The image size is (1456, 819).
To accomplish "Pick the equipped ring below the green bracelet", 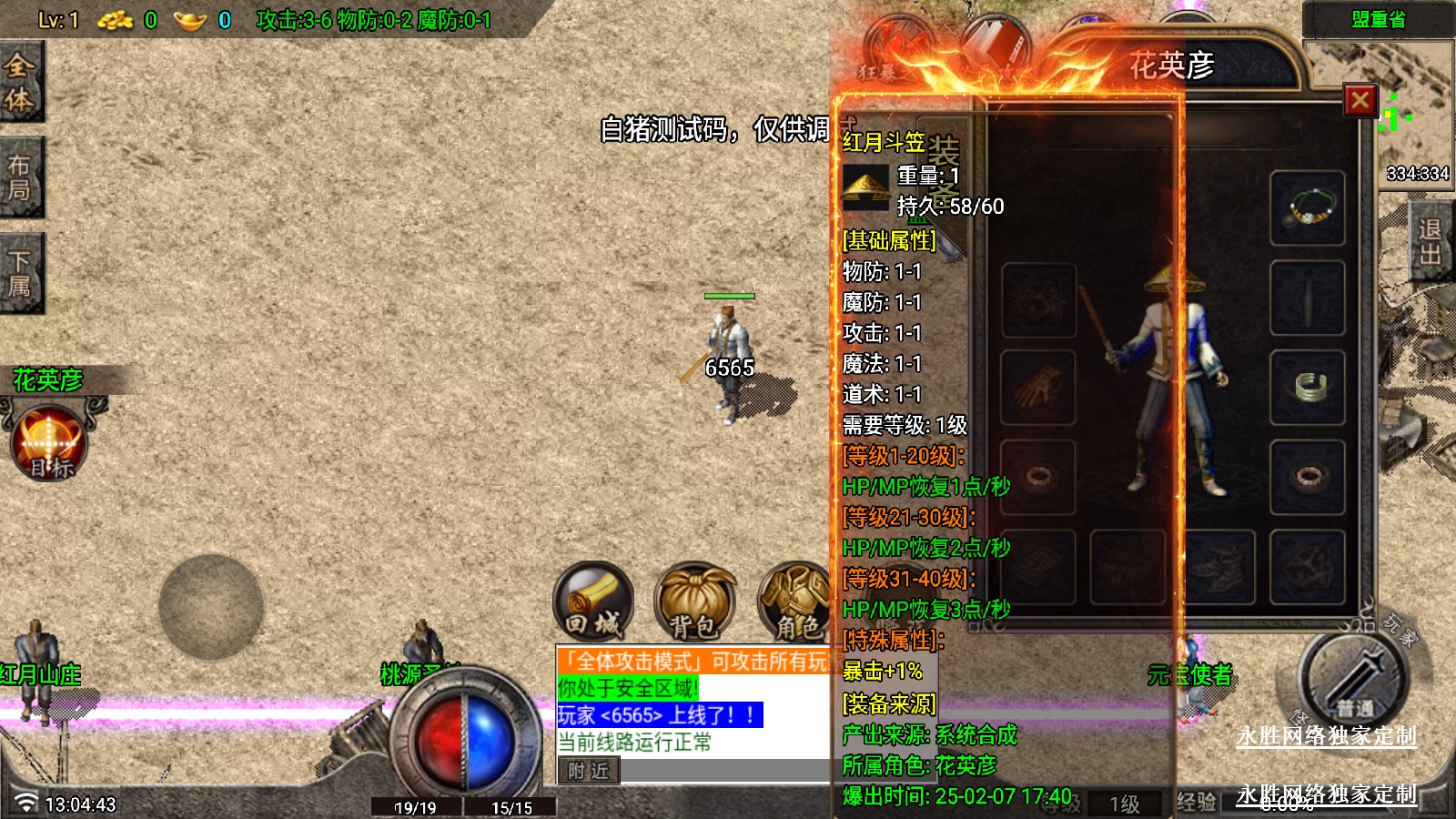I will 1308,476.
